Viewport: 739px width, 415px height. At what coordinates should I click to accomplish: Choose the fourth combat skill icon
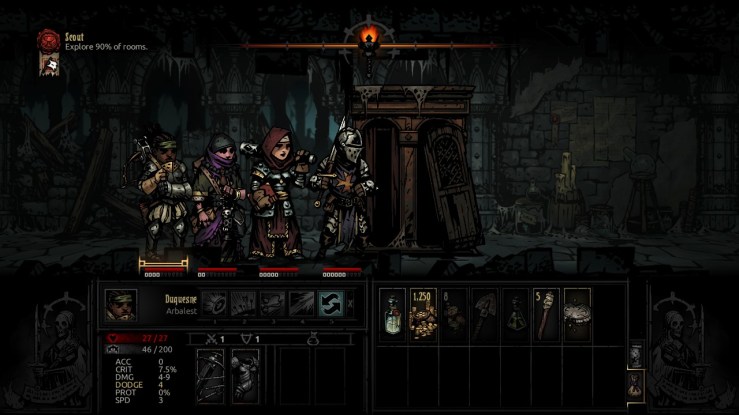point(302,303)
